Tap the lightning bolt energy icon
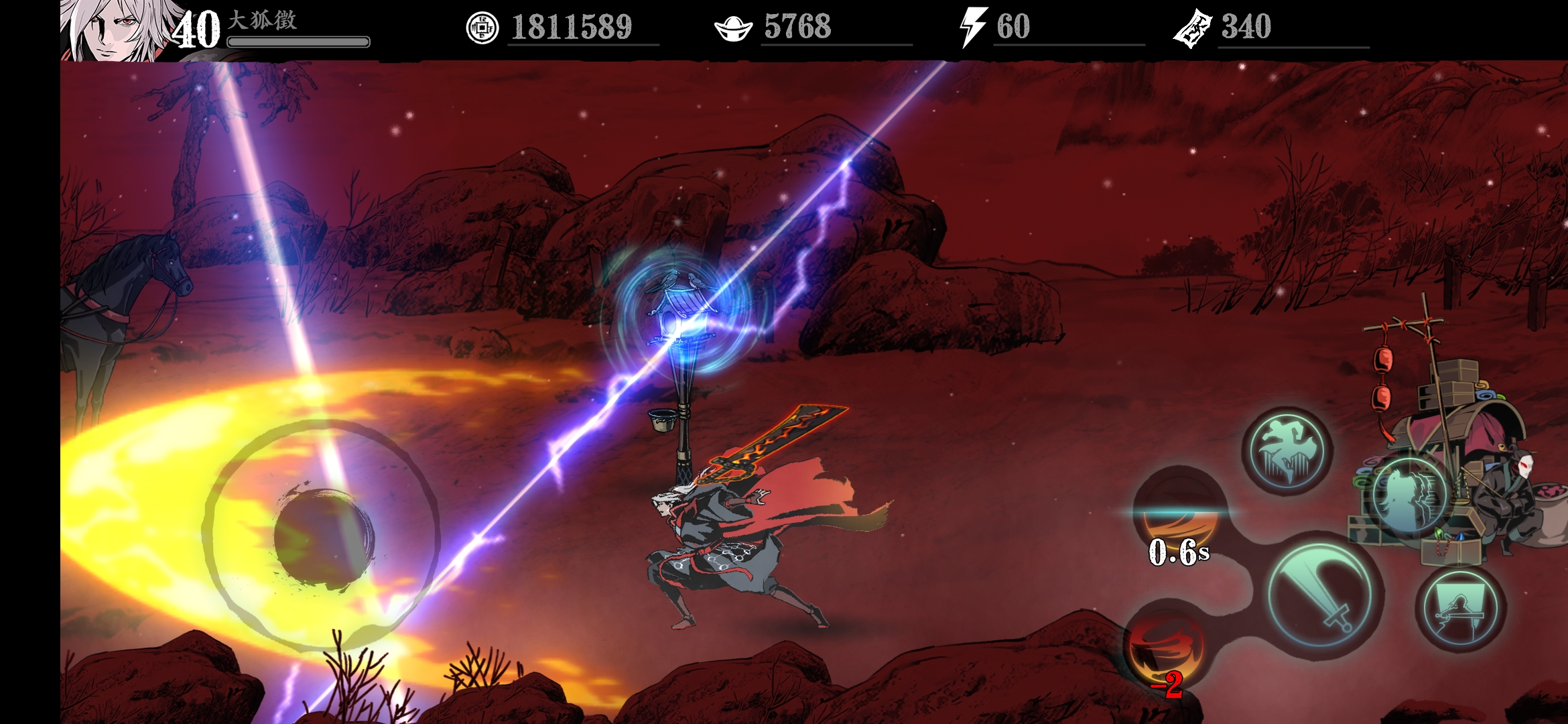Screen dimensions: 1568x724 click(973, 27)
